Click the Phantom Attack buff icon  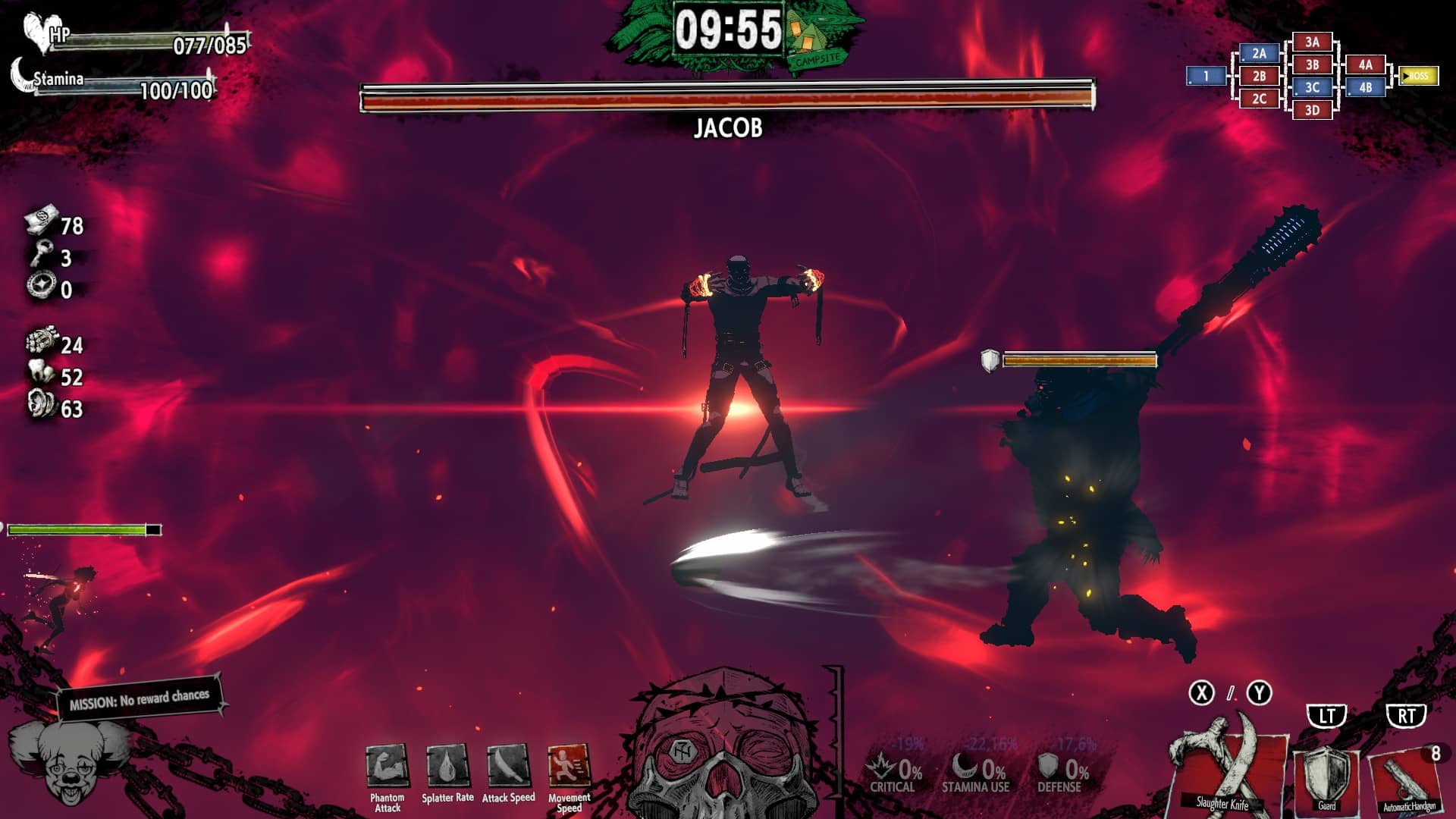388,766
